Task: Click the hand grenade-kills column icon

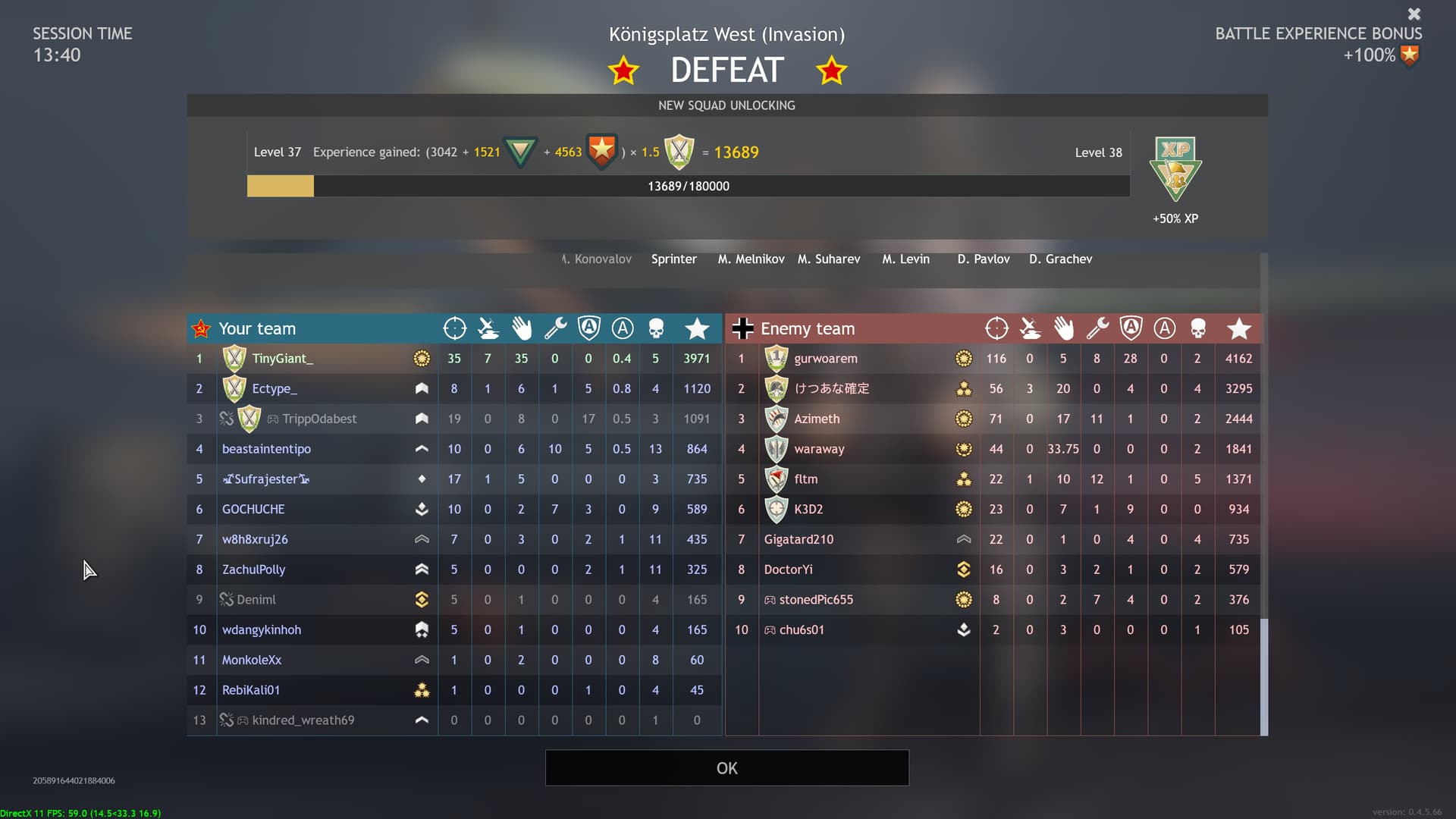Action: coord(522,328)
